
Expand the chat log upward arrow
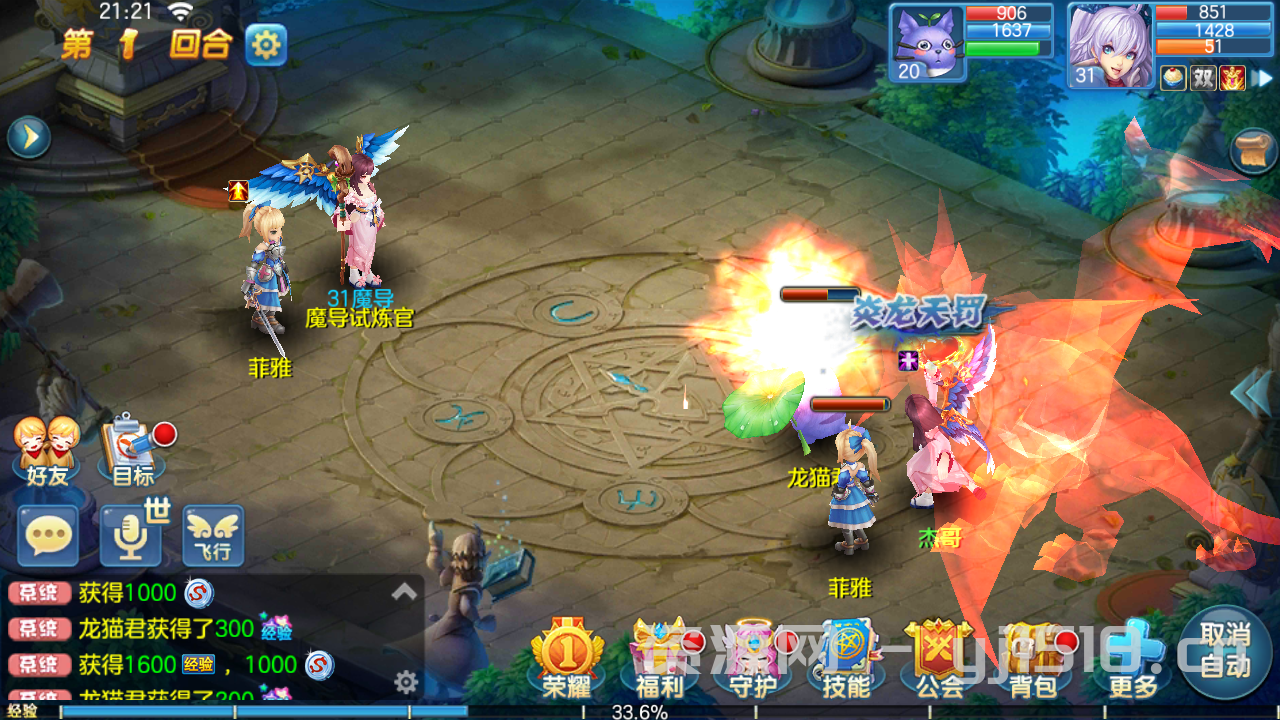(404, 592)
